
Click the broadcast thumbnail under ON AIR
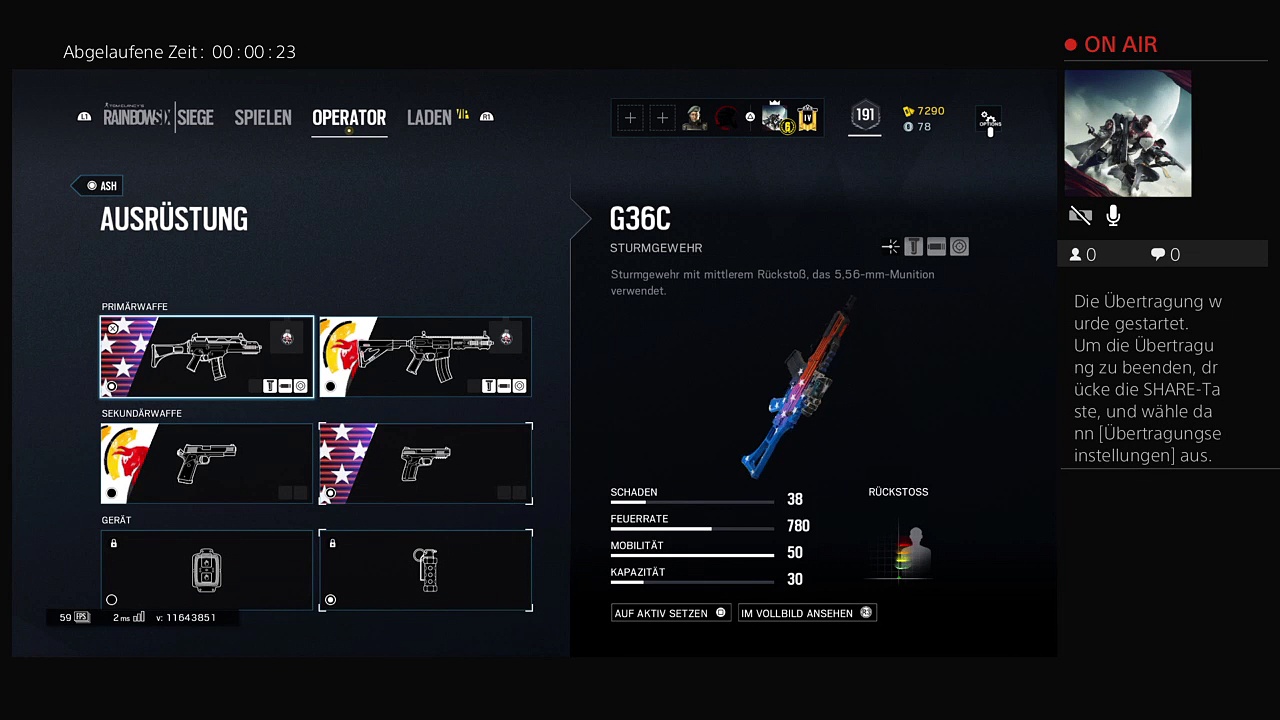point(1127,134)
